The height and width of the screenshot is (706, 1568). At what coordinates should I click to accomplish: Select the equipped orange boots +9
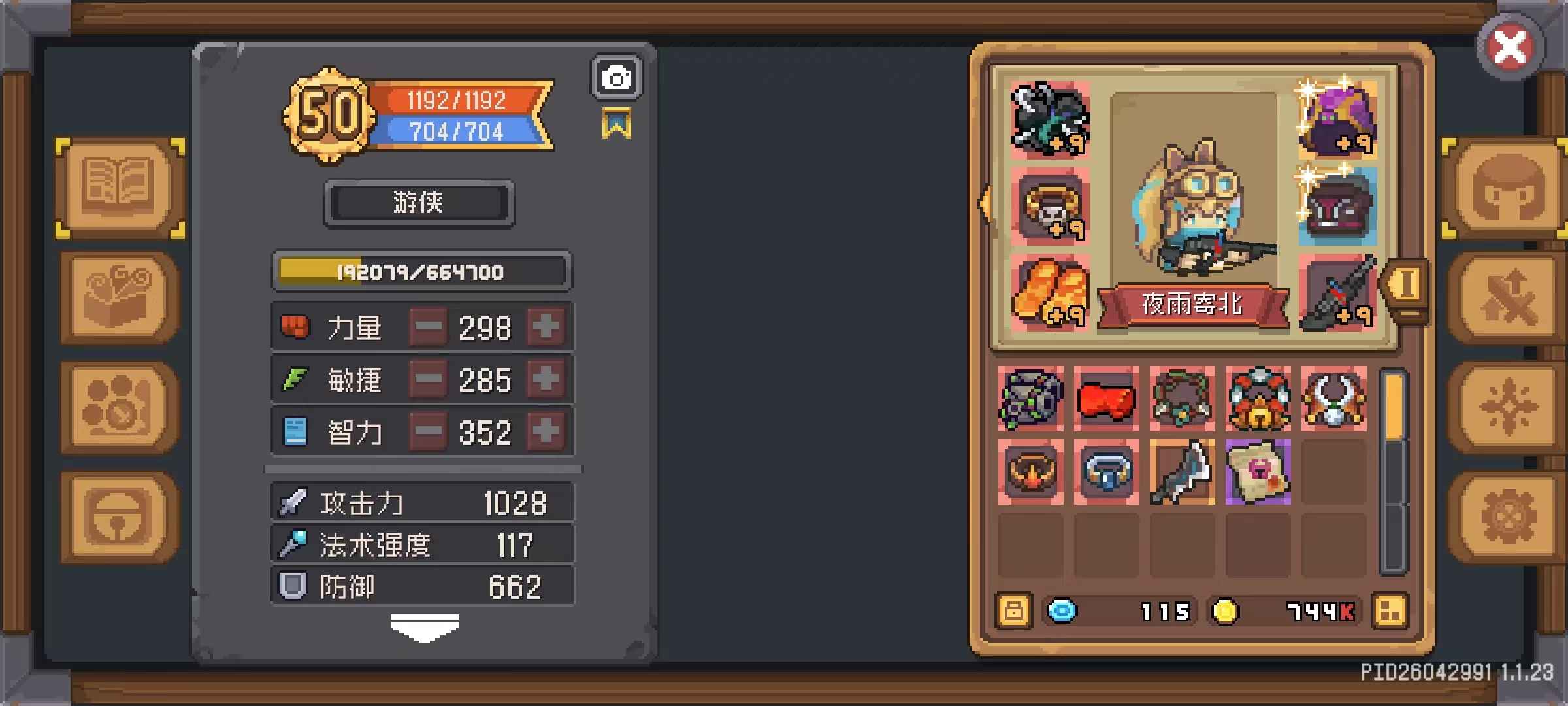[x=1049, y=292]
